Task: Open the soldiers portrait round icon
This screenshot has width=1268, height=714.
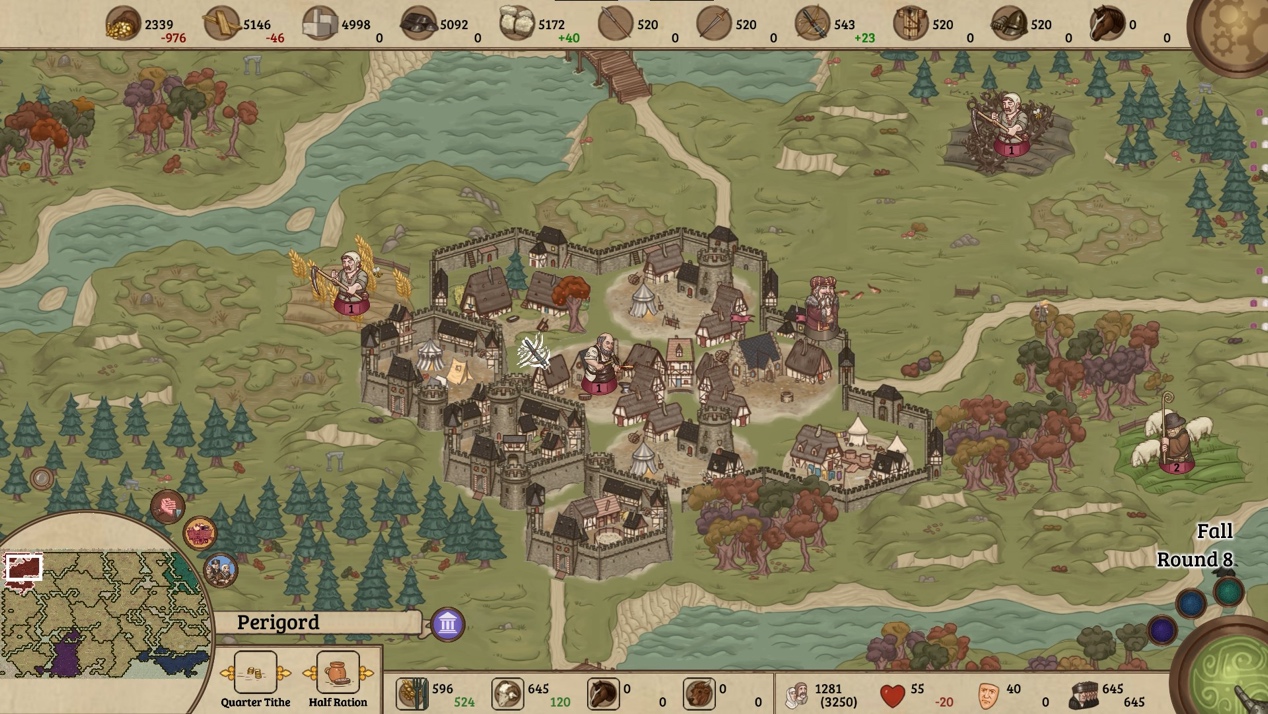Action: [220, 570]
